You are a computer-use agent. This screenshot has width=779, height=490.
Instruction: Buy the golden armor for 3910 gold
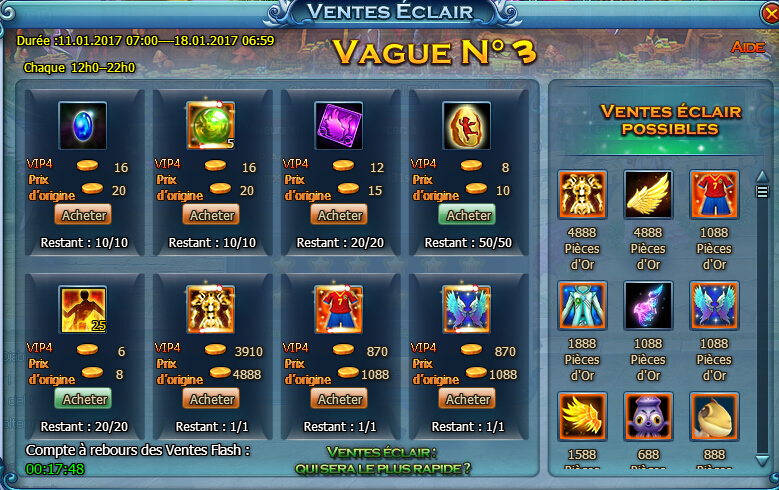(212, 399)
